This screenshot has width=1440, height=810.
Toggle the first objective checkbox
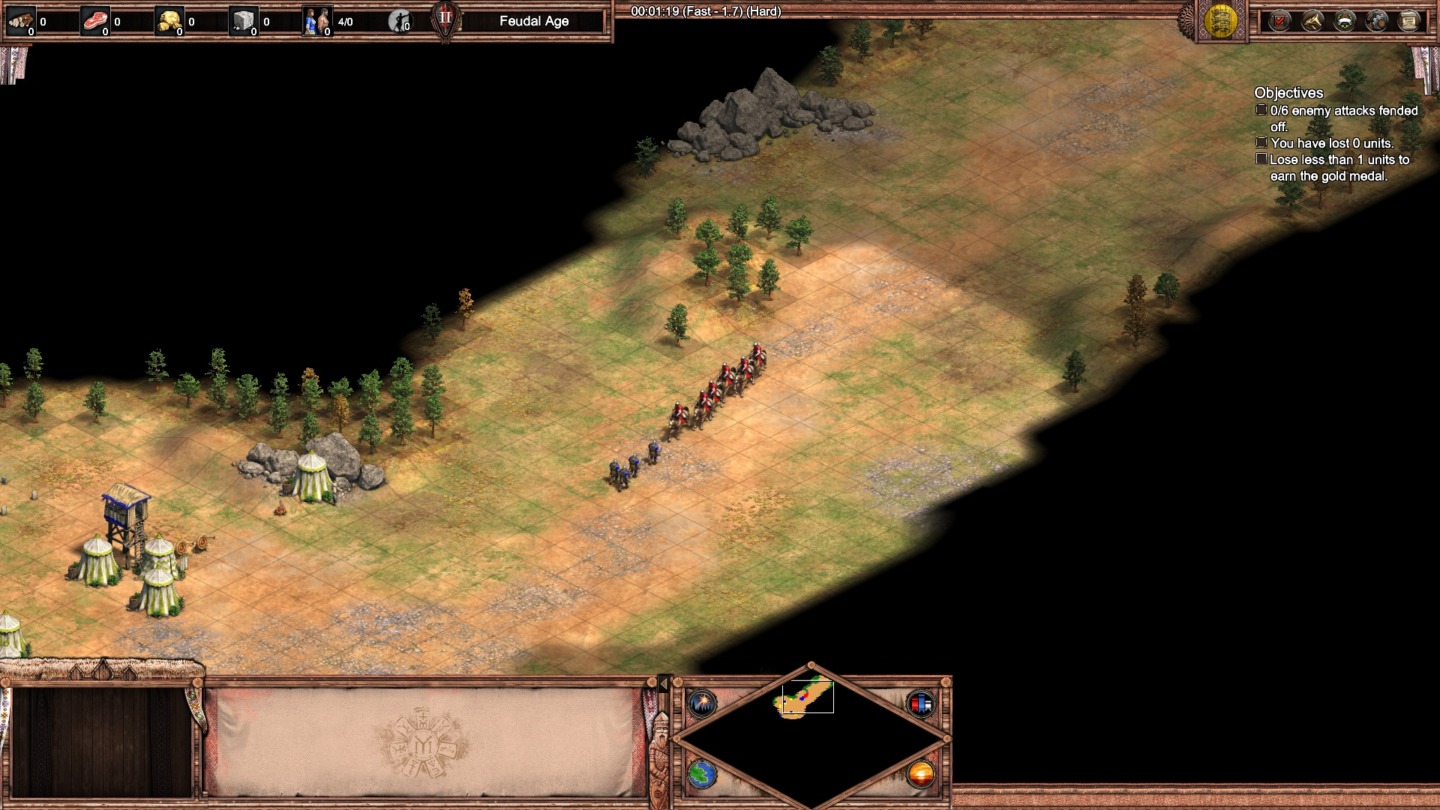1261,110
